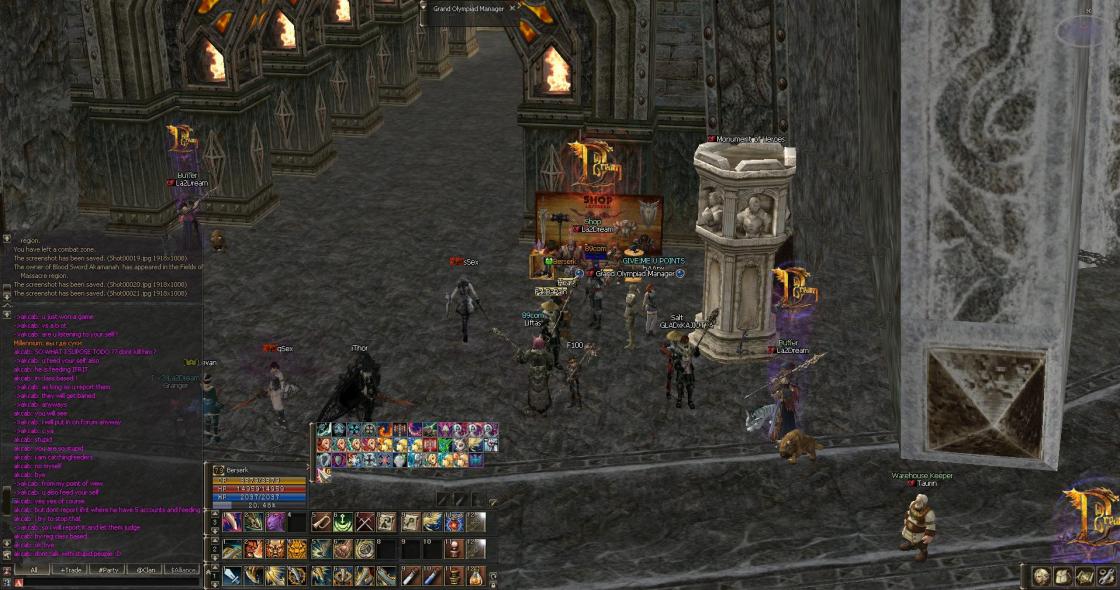Use the horn item on the top hotbar
The width and height of the screenshot is (1120, 590).
321,522
